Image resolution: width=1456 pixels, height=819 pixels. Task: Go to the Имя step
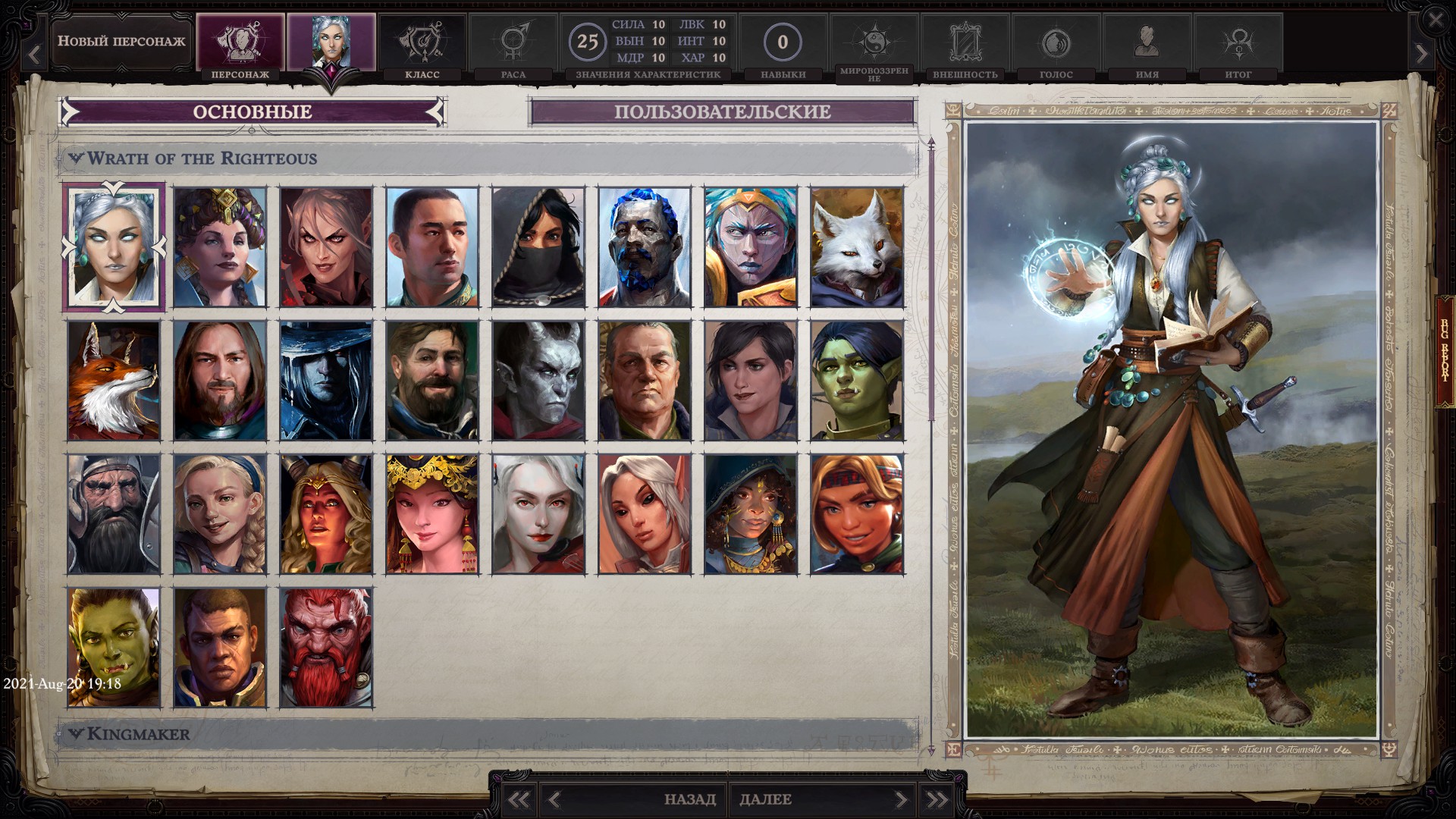pyautogui.click(x=1147, y=45)
